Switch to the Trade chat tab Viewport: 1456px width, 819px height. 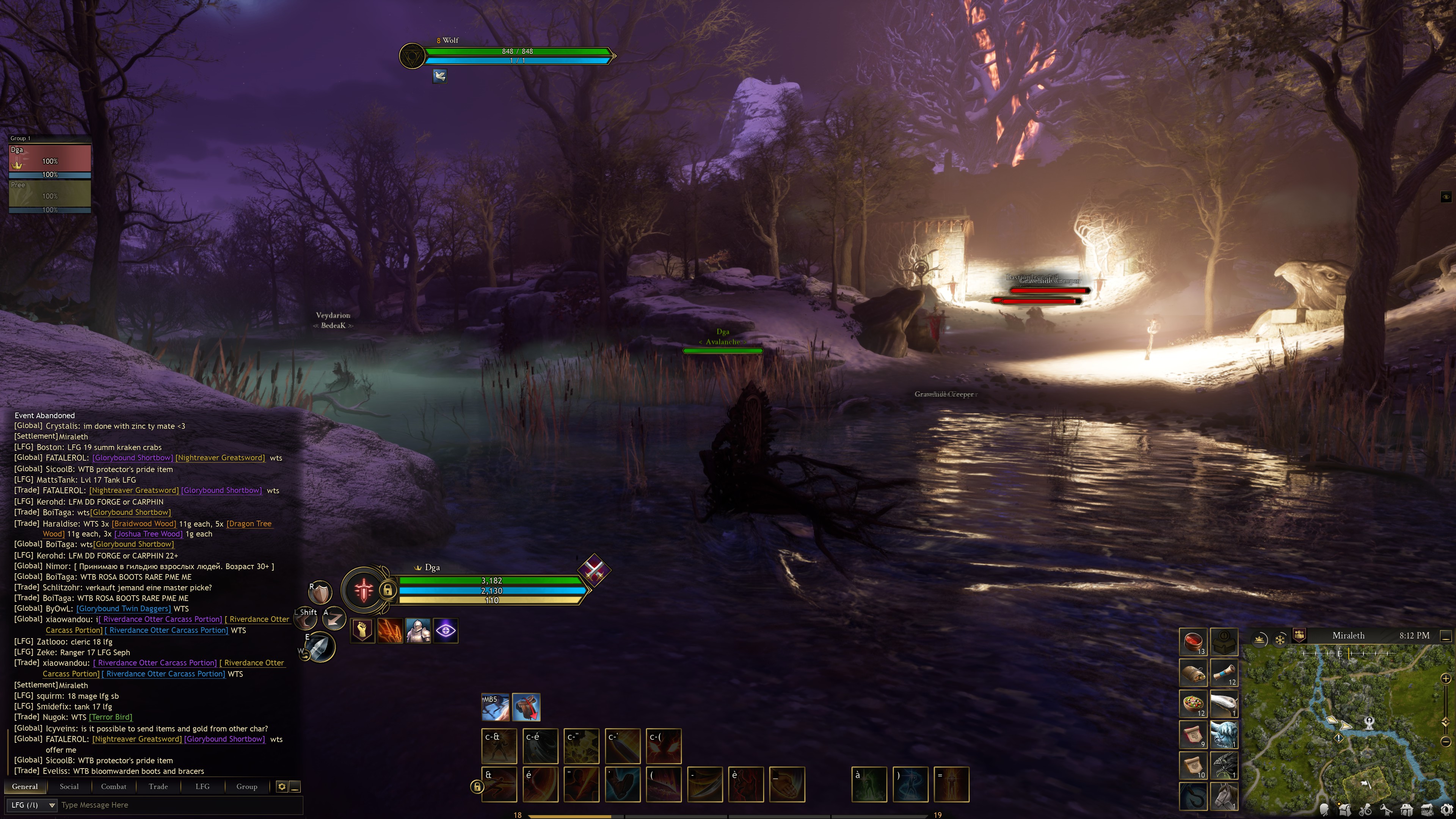pyautogui.click(x=158, y=786)
